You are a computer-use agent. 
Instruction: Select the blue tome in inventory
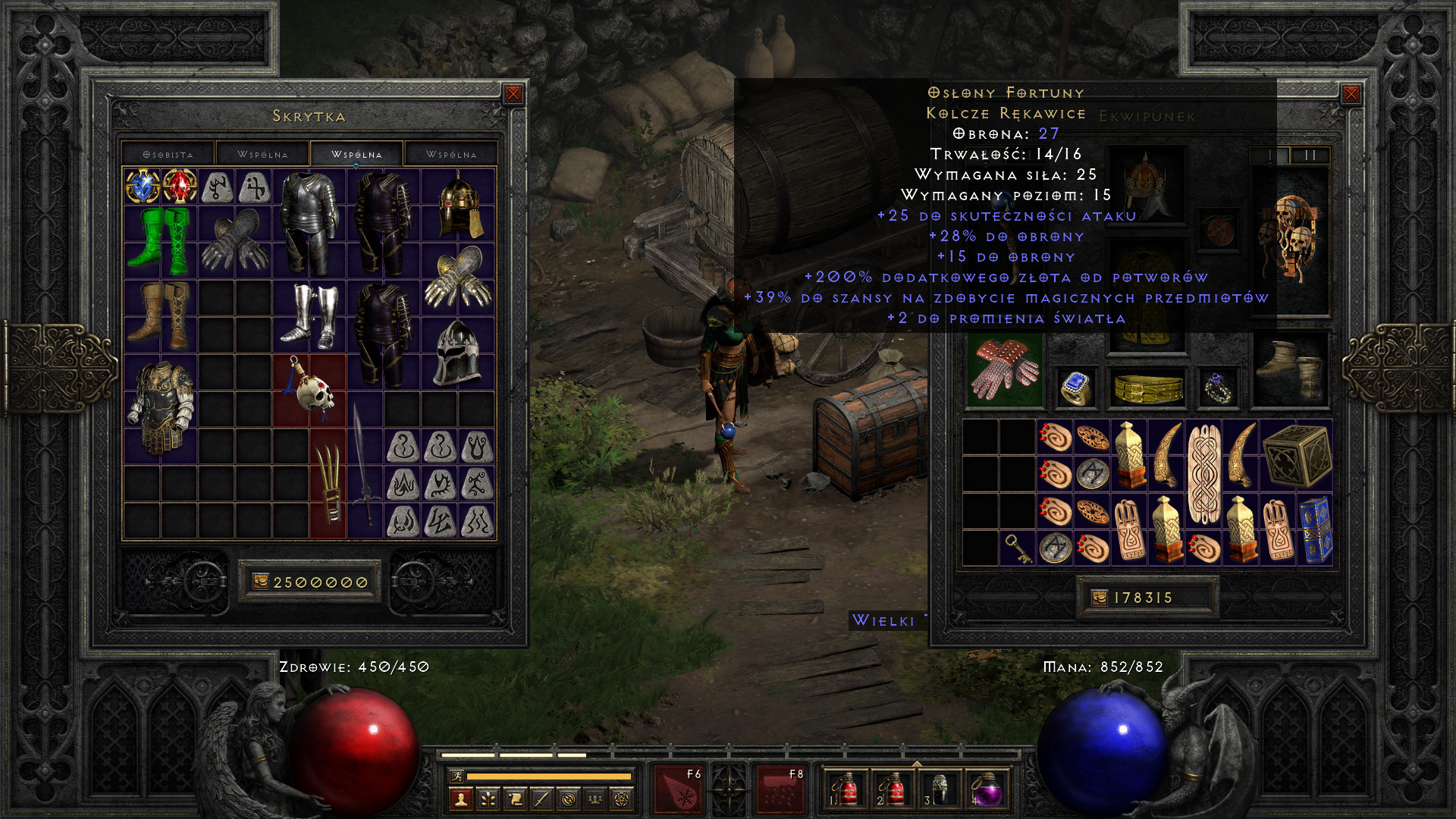coord(1315,530)
